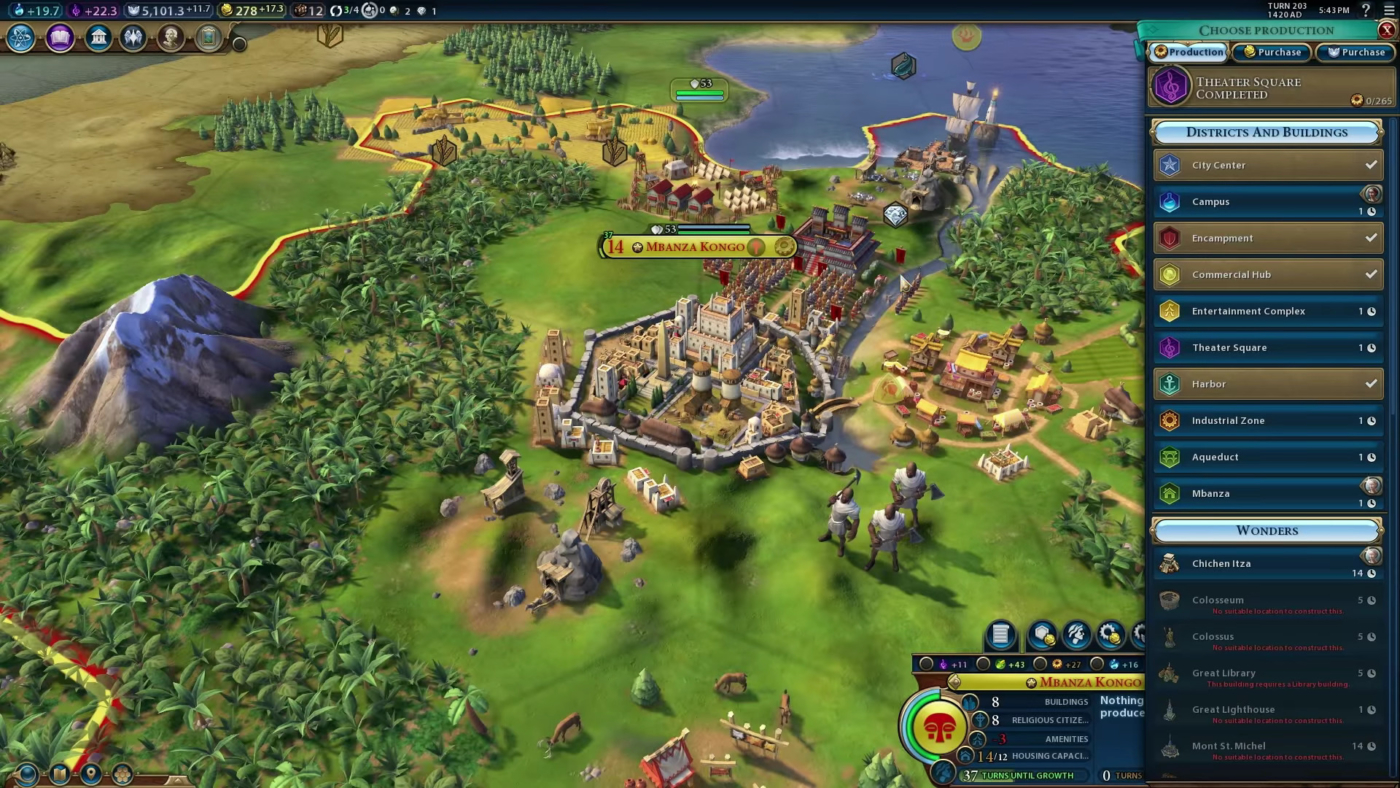Viewport: 1400px width, 788px height.
Task: Select Chichen Itza for production
Action: click(x=1267, y=563)
